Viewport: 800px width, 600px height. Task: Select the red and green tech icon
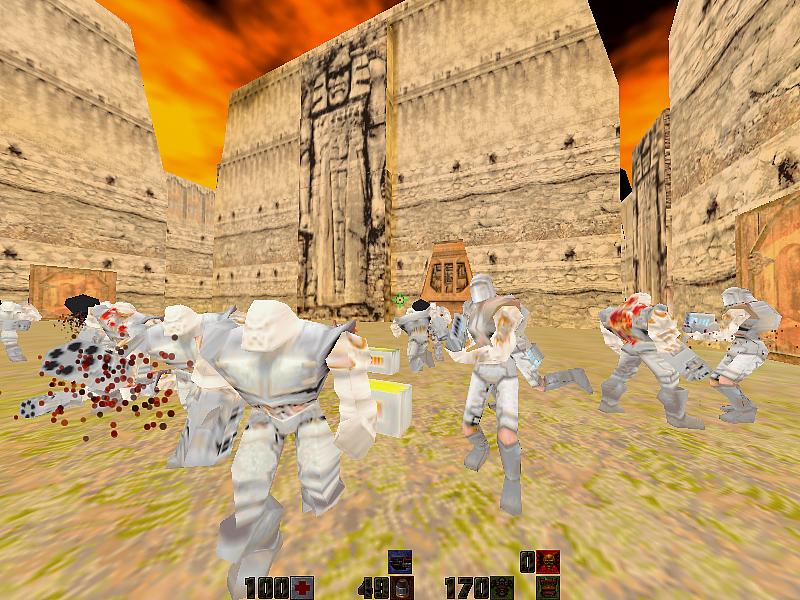(547, 587)
